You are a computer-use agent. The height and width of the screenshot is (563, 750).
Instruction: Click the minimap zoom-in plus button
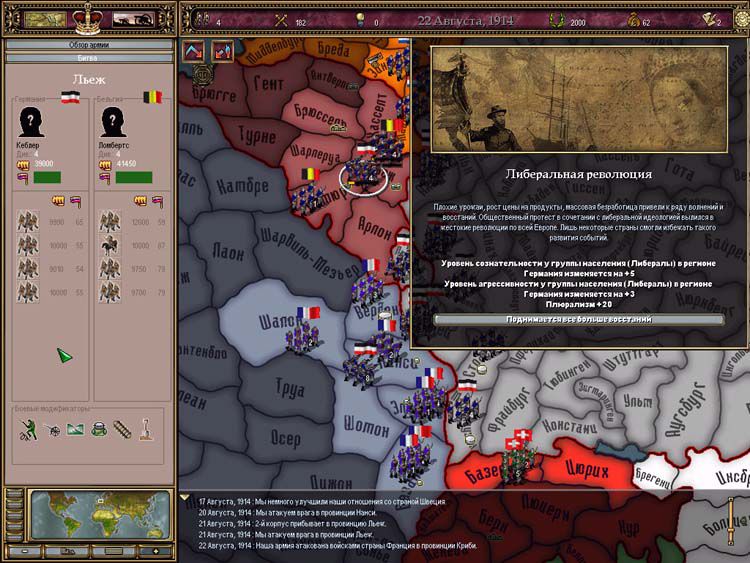pos(155,551)
